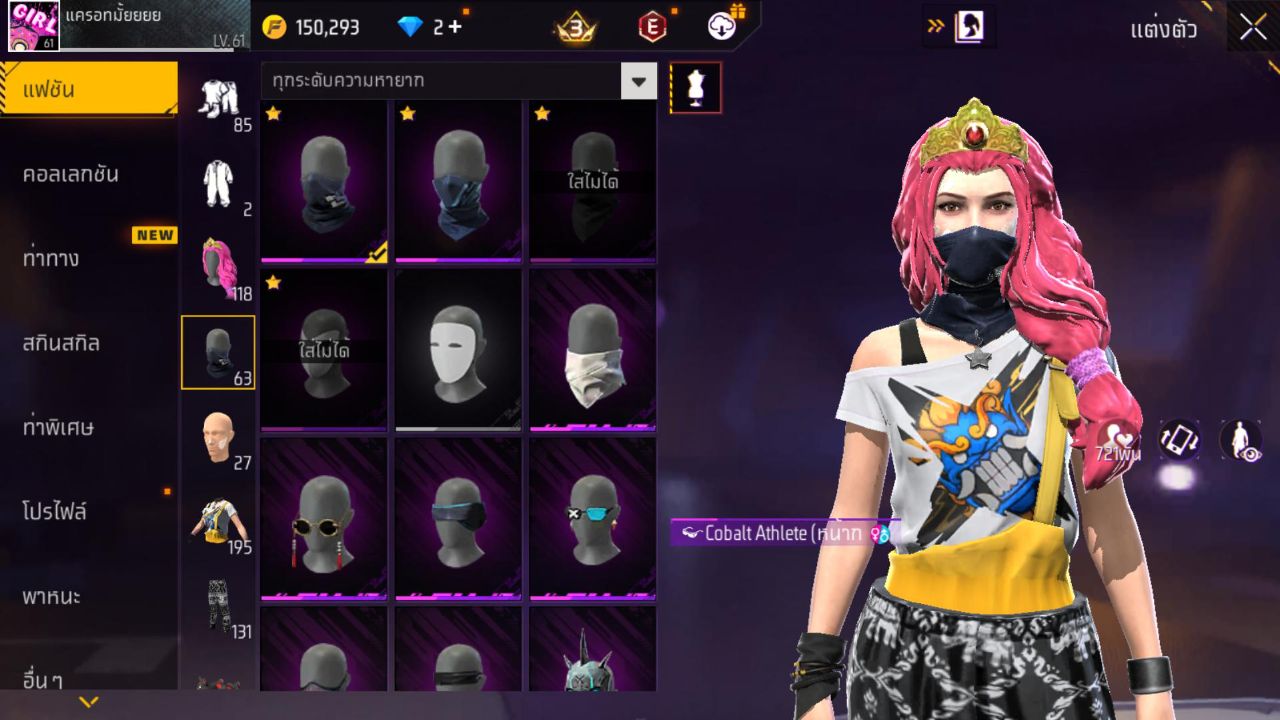Click the mannequin try-on icon above the grid
This screenshot has height=720, width=1280.
(694, 87)
